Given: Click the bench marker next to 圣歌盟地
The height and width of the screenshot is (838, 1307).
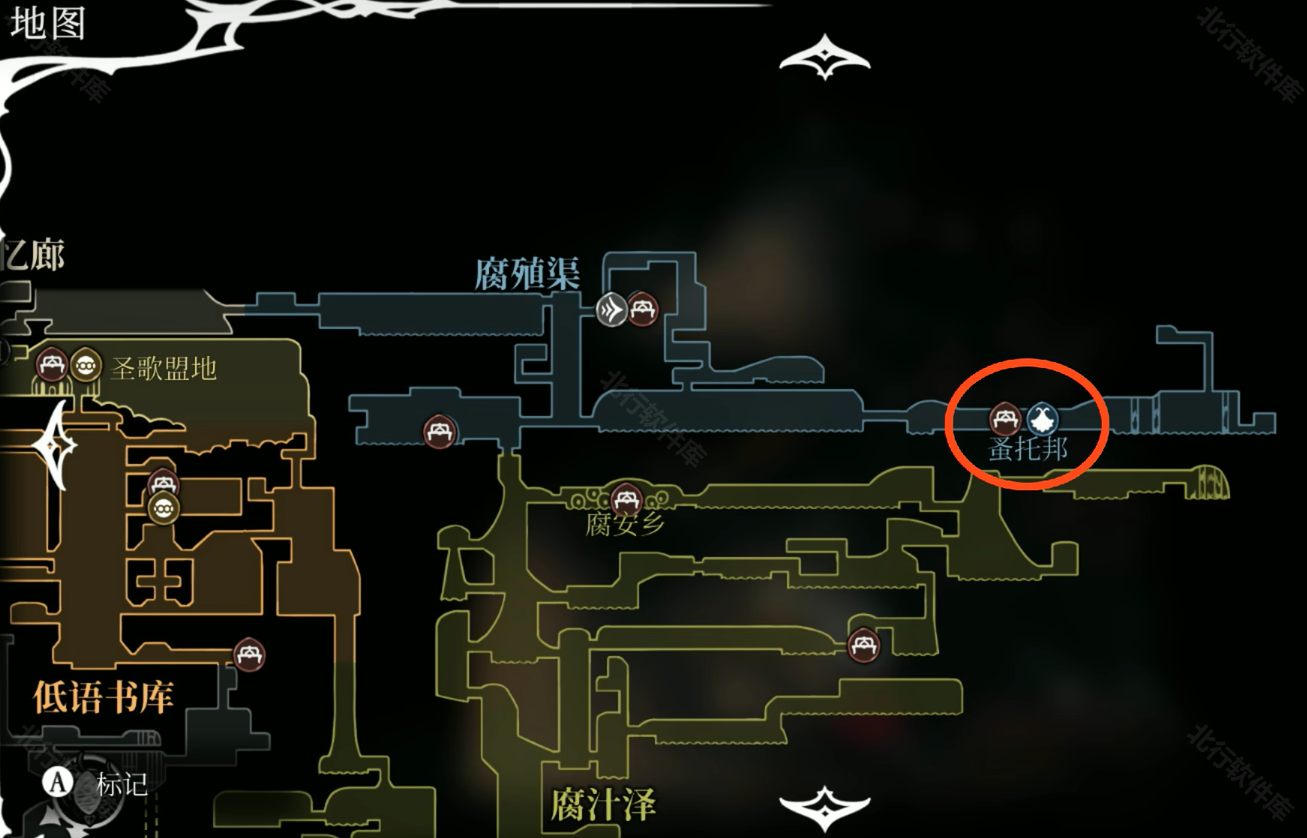Looking at the screenshot, I should [x=52, y=364].
